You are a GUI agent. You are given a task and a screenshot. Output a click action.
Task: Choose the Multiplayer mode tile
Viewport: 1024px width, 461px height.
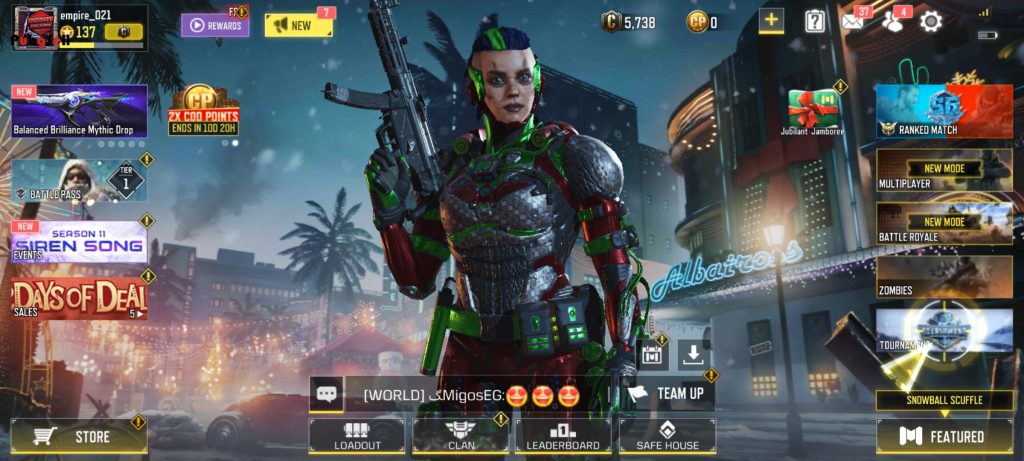(x=944, y=170)
